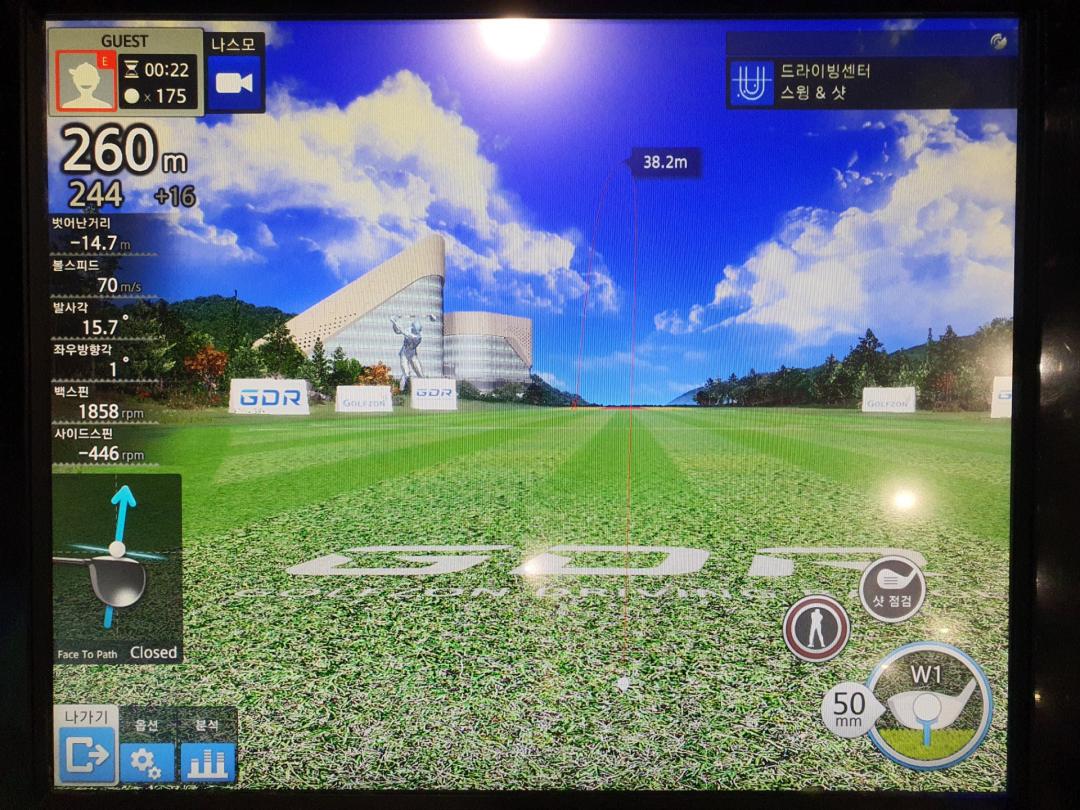Select the W1 driver club selector
The height and width of the screenshot is (810, 1080).
[928, 704]
